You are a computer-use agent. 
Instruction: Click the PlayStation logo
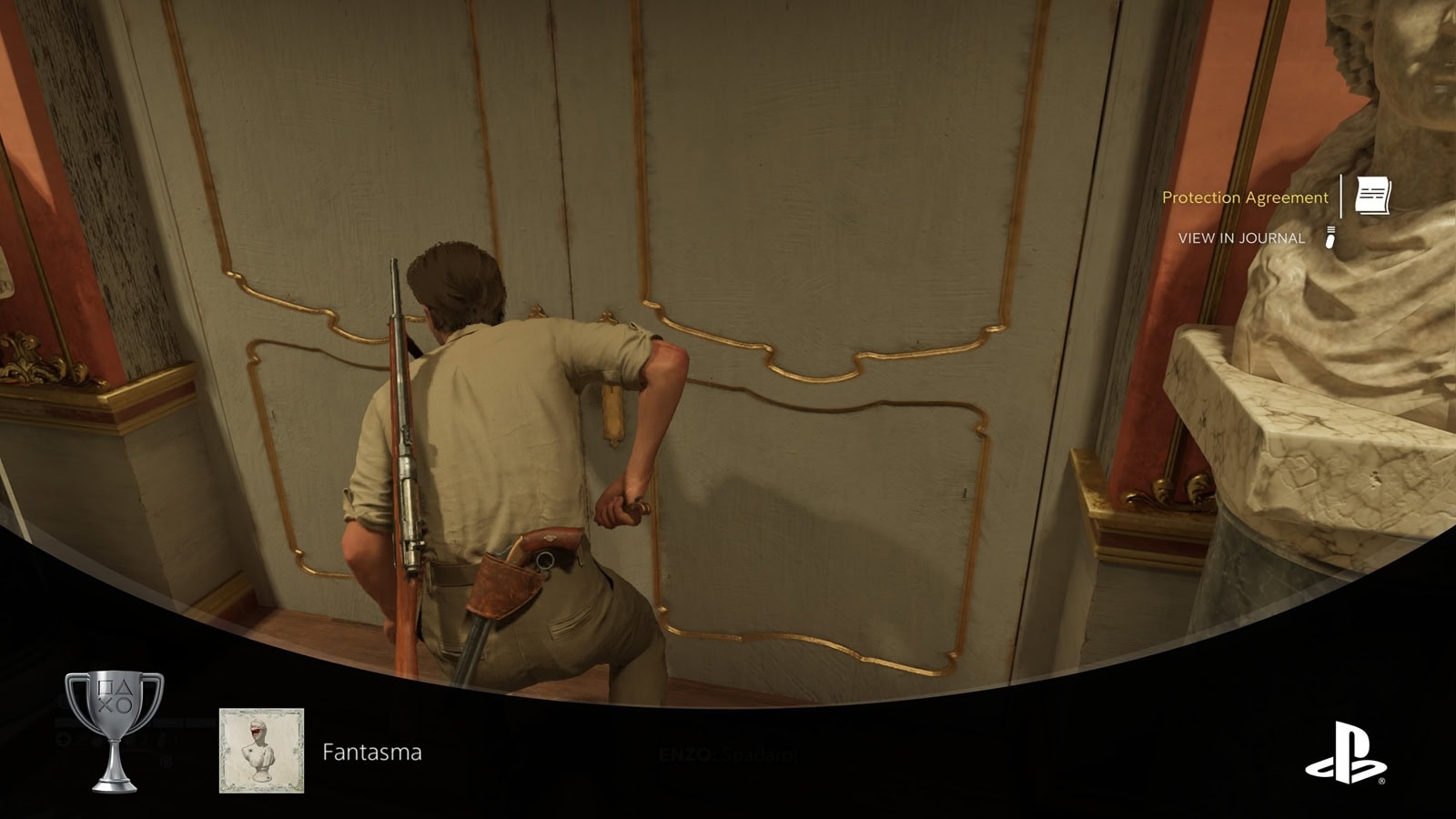pos(1345,753)
